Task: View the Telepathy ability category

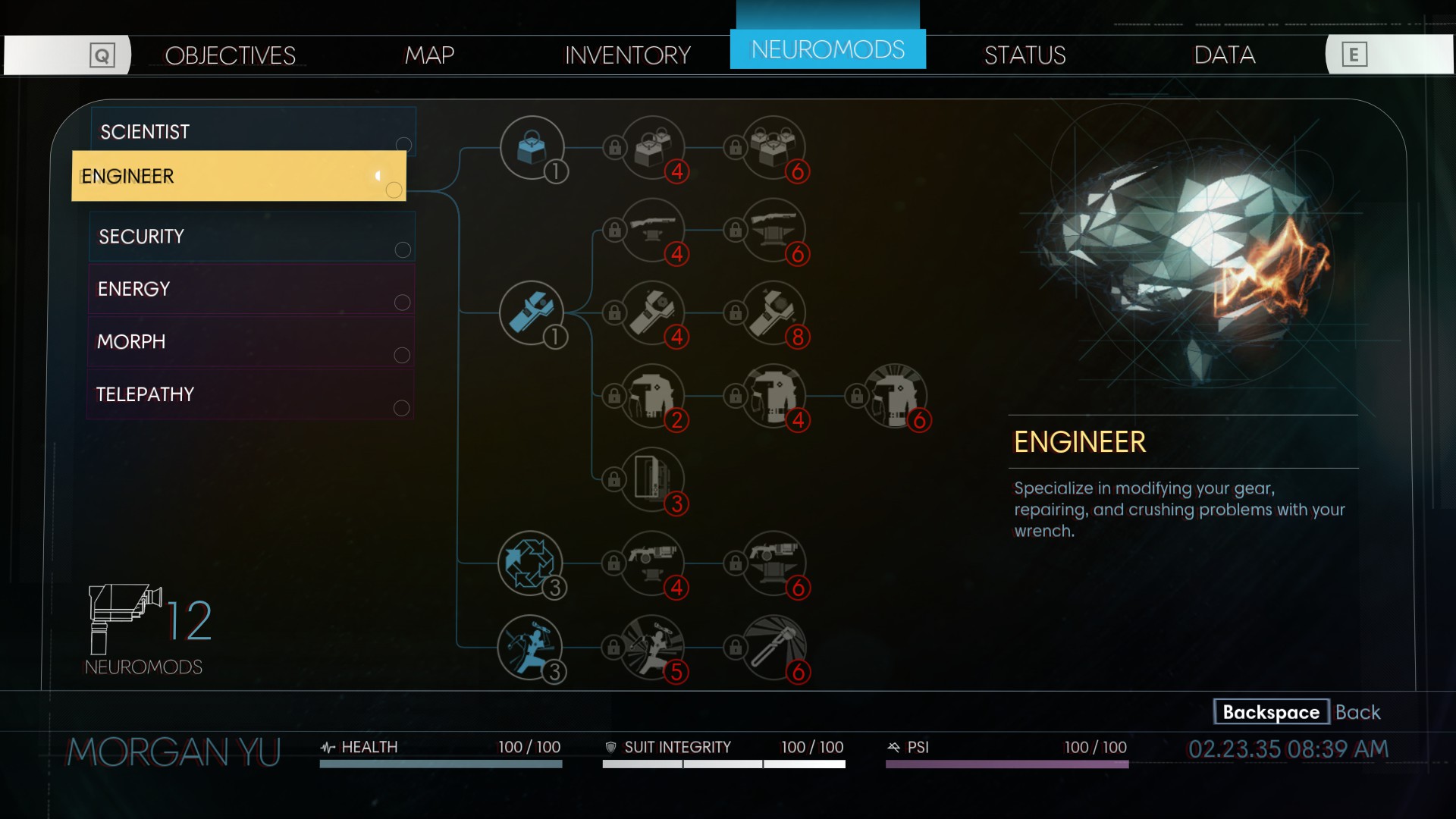Action: (251, 394)
